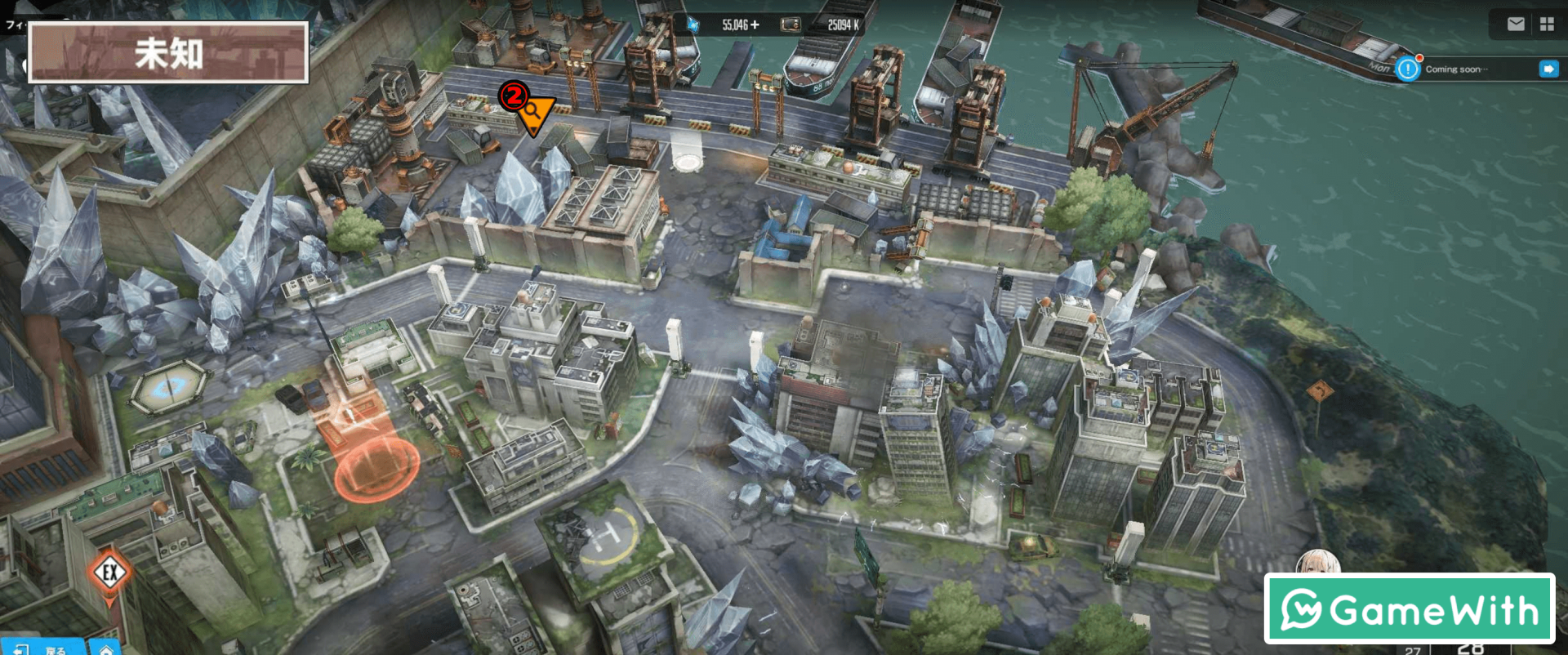
Task: Click the GameWith logo overlay
Action: pyautogui.click(x=1409, y=609)
